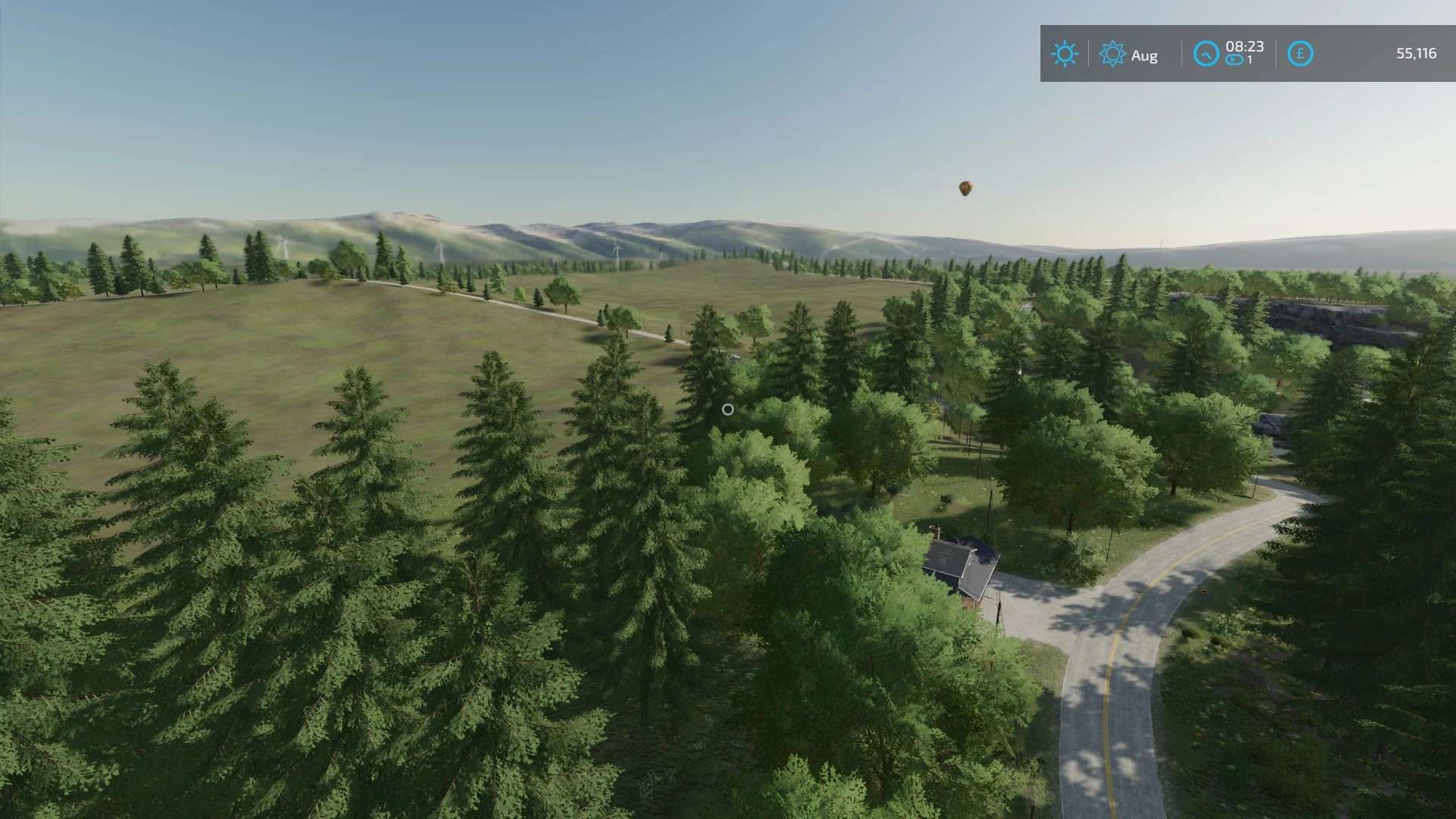The width and height of the screenshot is (1456, 819).
Task: Click the game clock icon
Action: pyautogui.click(x=1206, y=54)
